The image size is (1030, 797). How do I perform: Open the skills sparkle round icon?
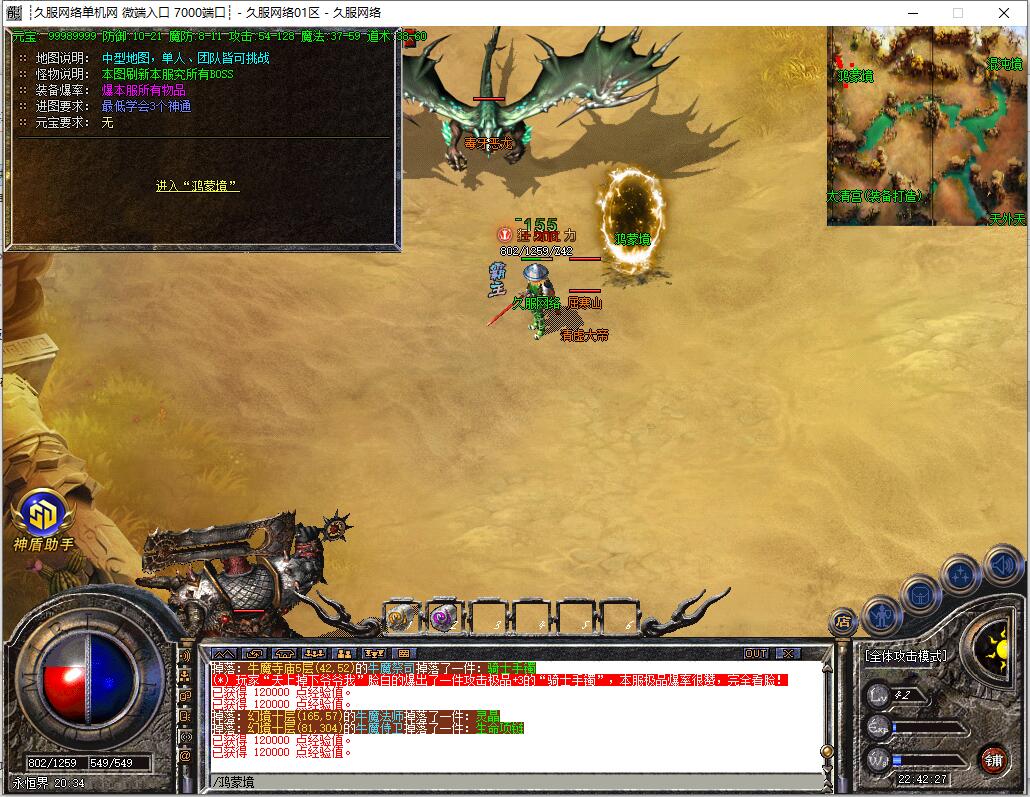960,575
